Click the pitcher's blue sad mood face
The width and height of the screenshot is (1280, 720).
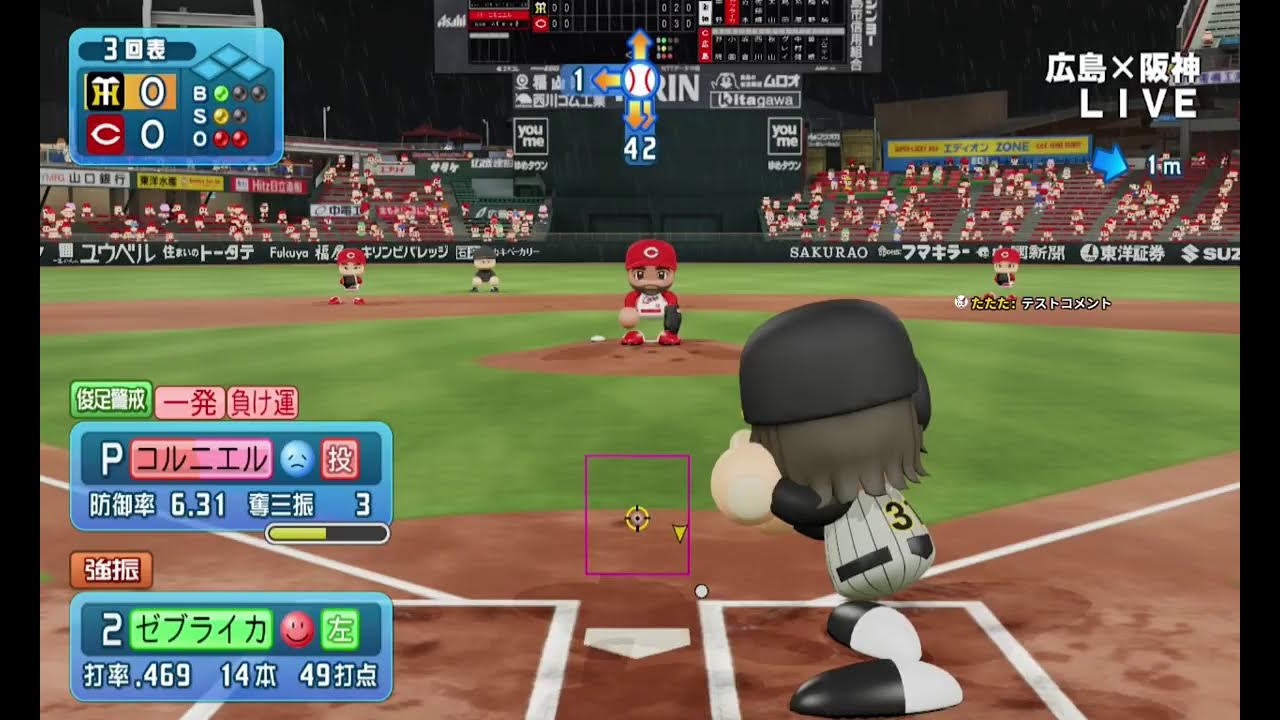click(x=296, y=459)
